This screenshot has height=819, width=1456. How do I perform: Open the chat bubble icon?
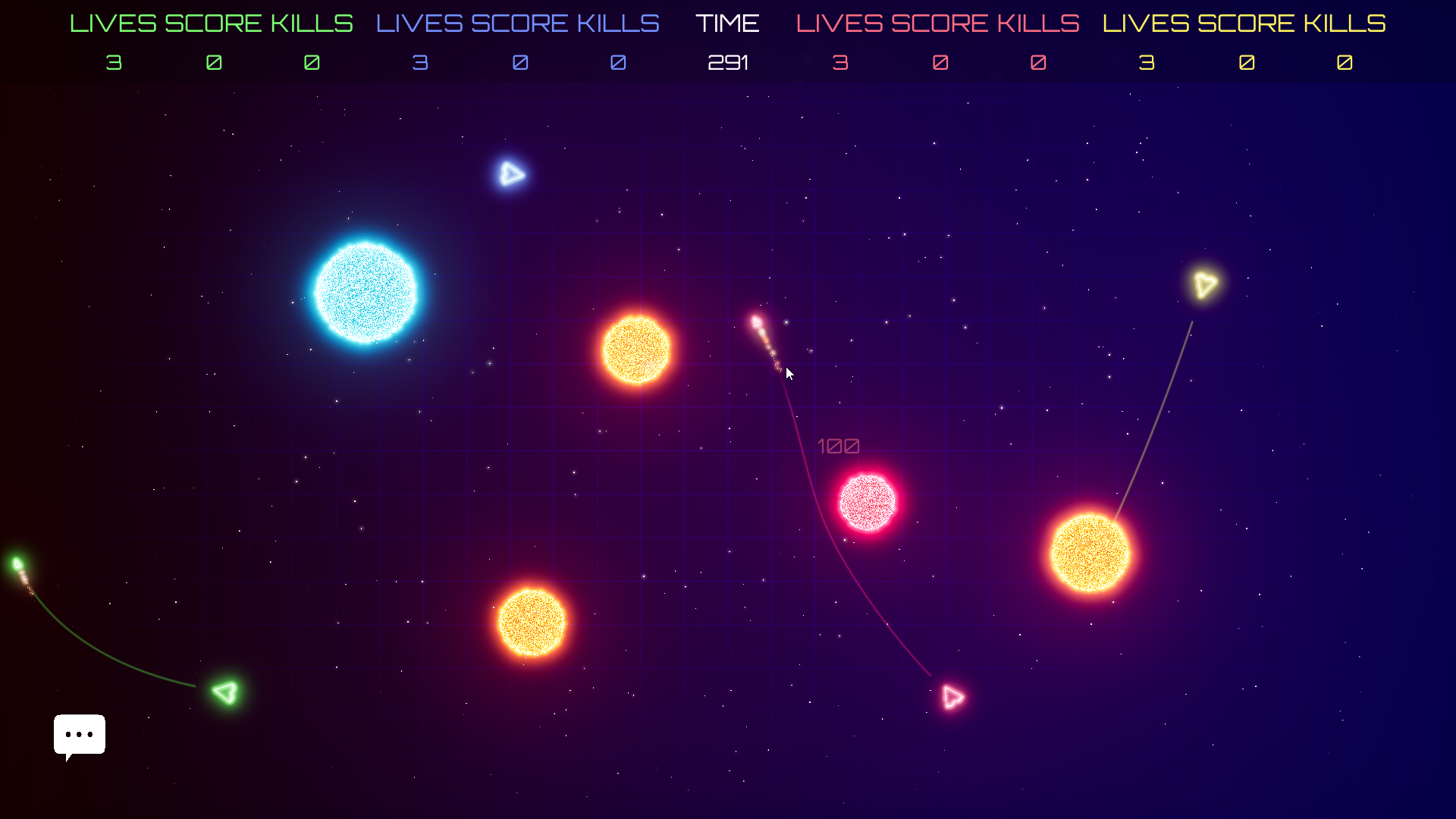tap(79, 734)
